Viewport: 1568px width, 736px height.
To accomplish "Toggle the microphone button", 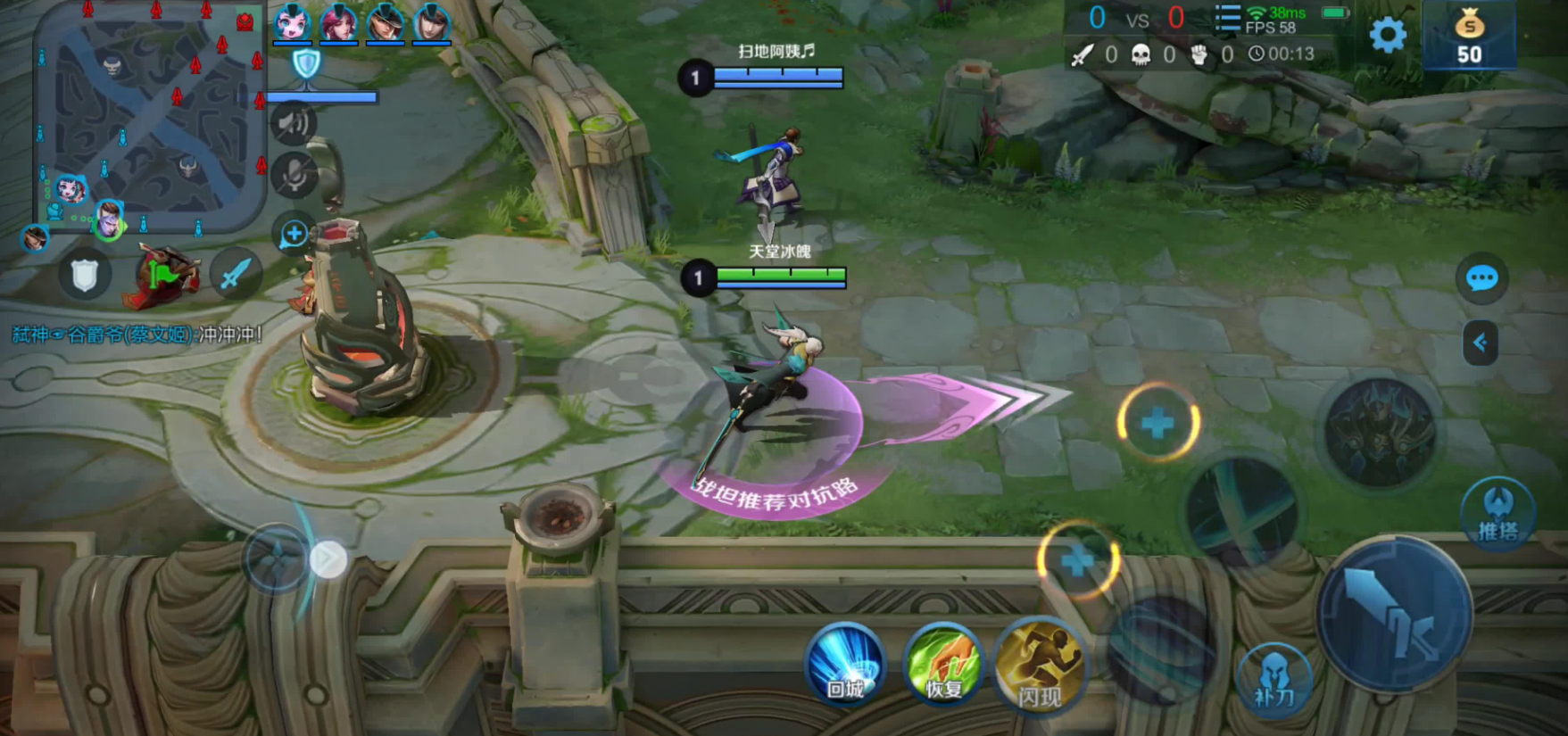I will coord(294,175).
